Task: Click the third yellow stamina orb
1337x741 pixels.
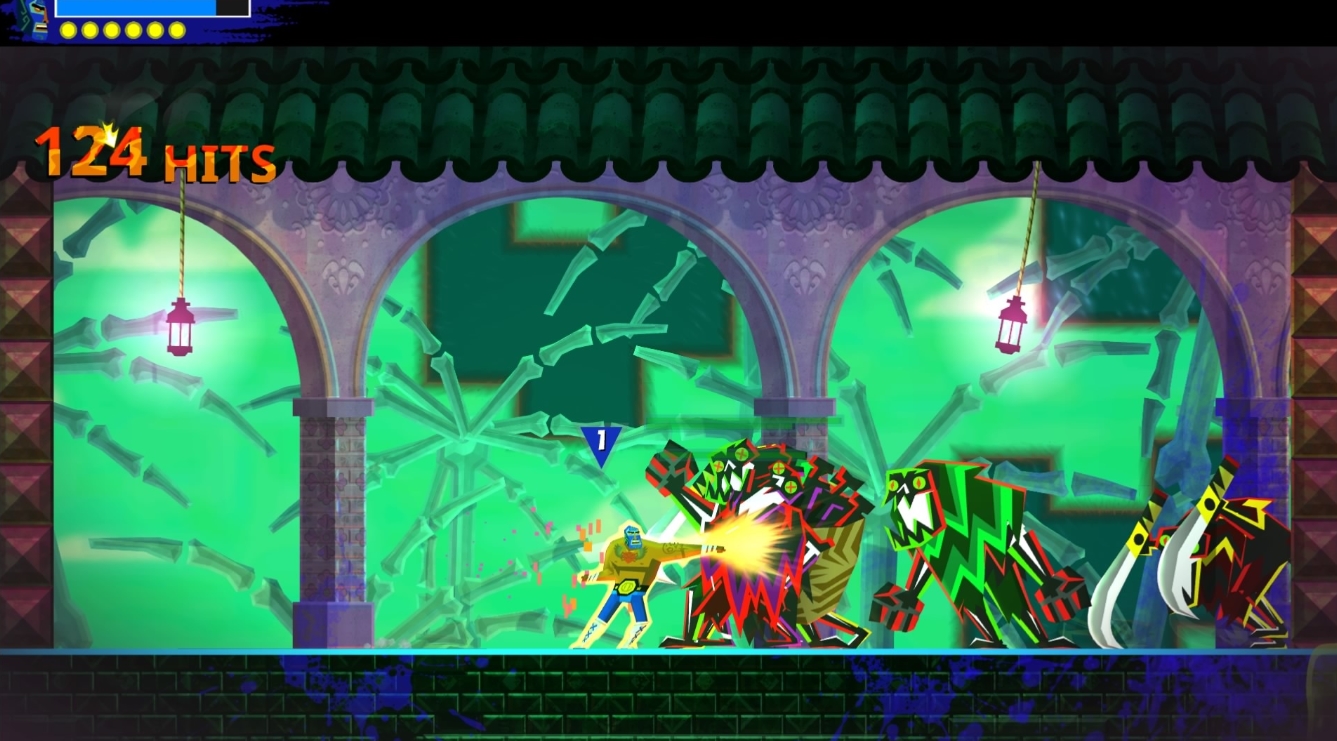Action: (x=111, y=30)
